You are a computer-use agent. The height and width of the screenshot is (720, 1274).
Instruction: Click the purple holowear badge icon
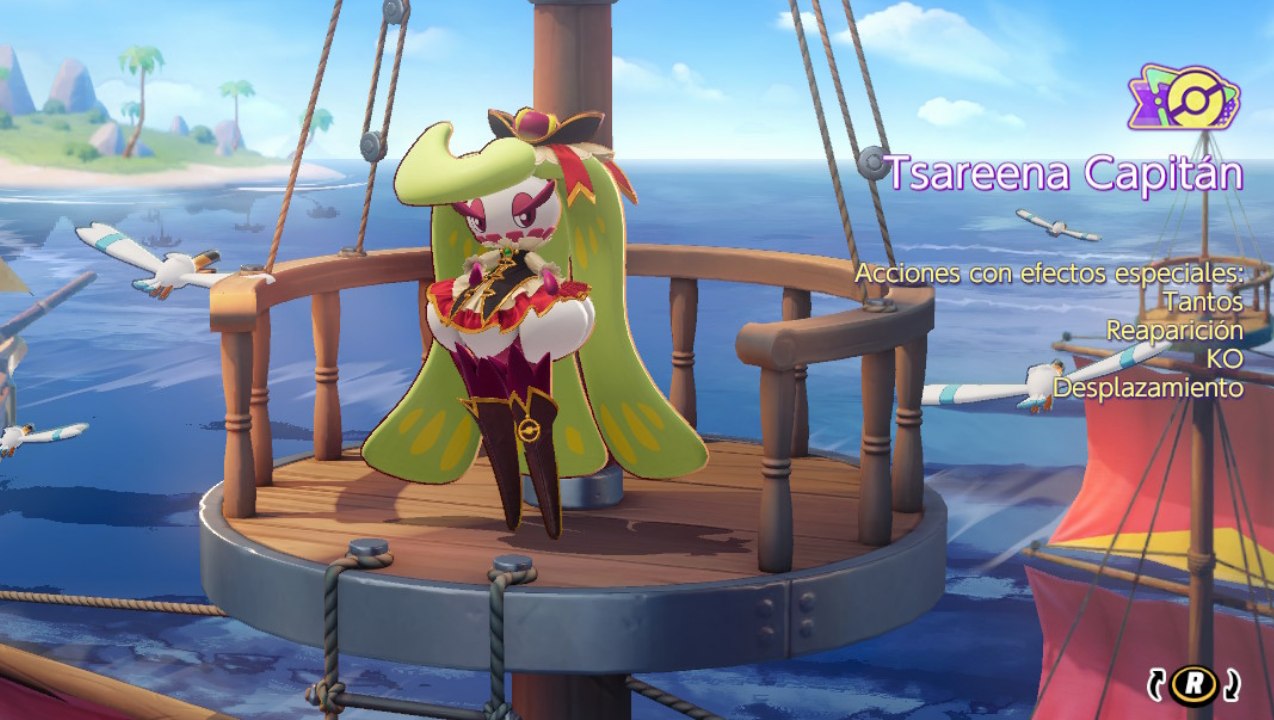point(1184,99)
